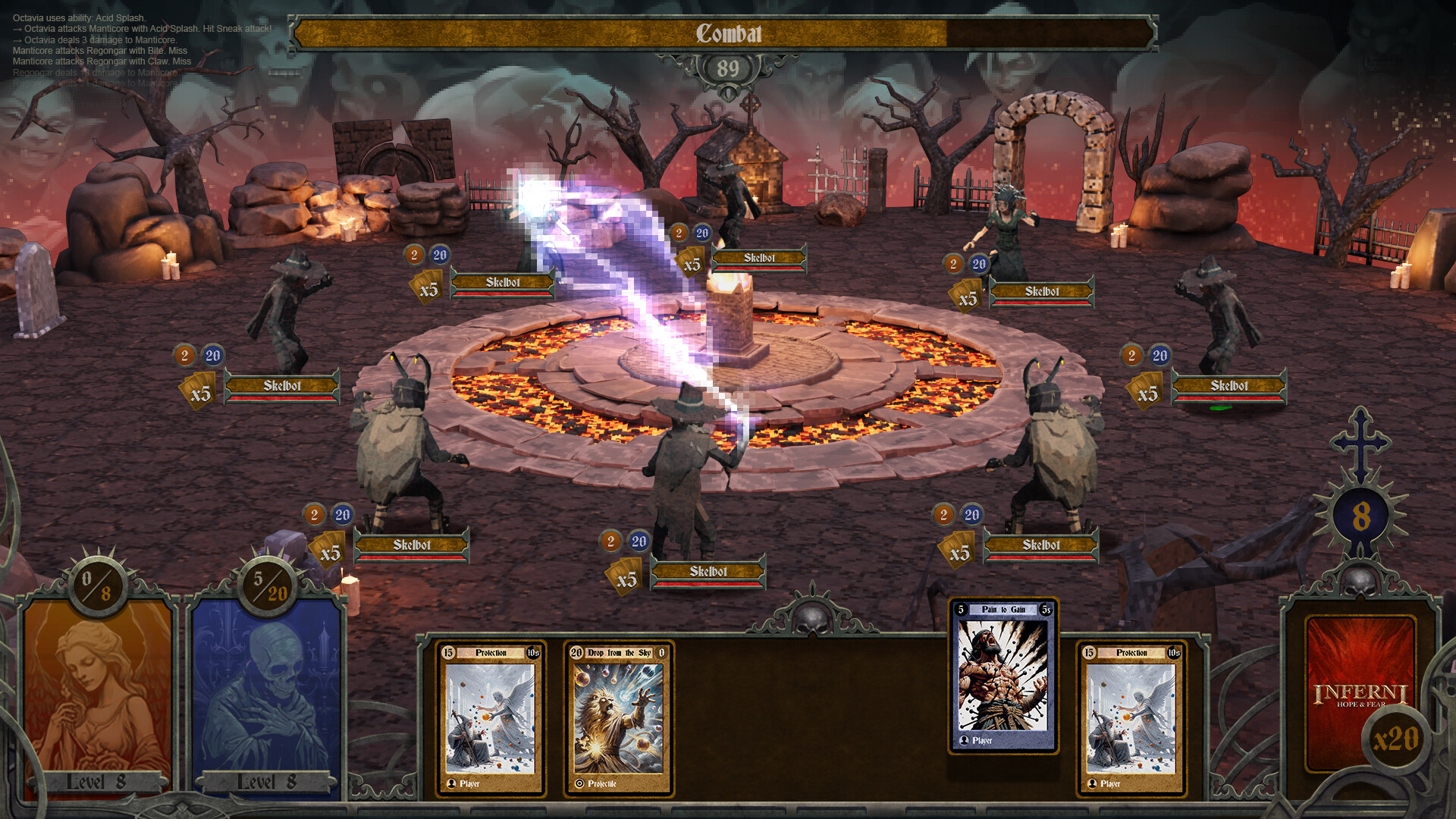The height and width of the screenshot is (819, 1456).
Task: Play the Drop from the Sky card
Action: [618, 717]
